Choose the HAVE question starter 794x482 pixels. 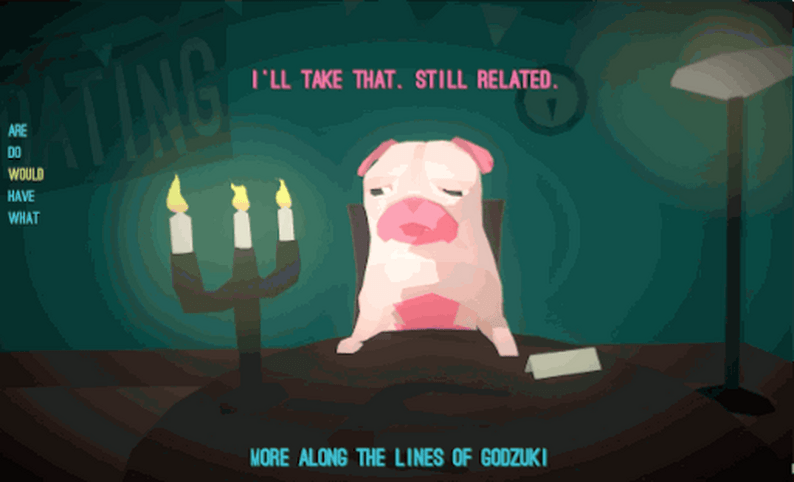[x=21, y=196]
